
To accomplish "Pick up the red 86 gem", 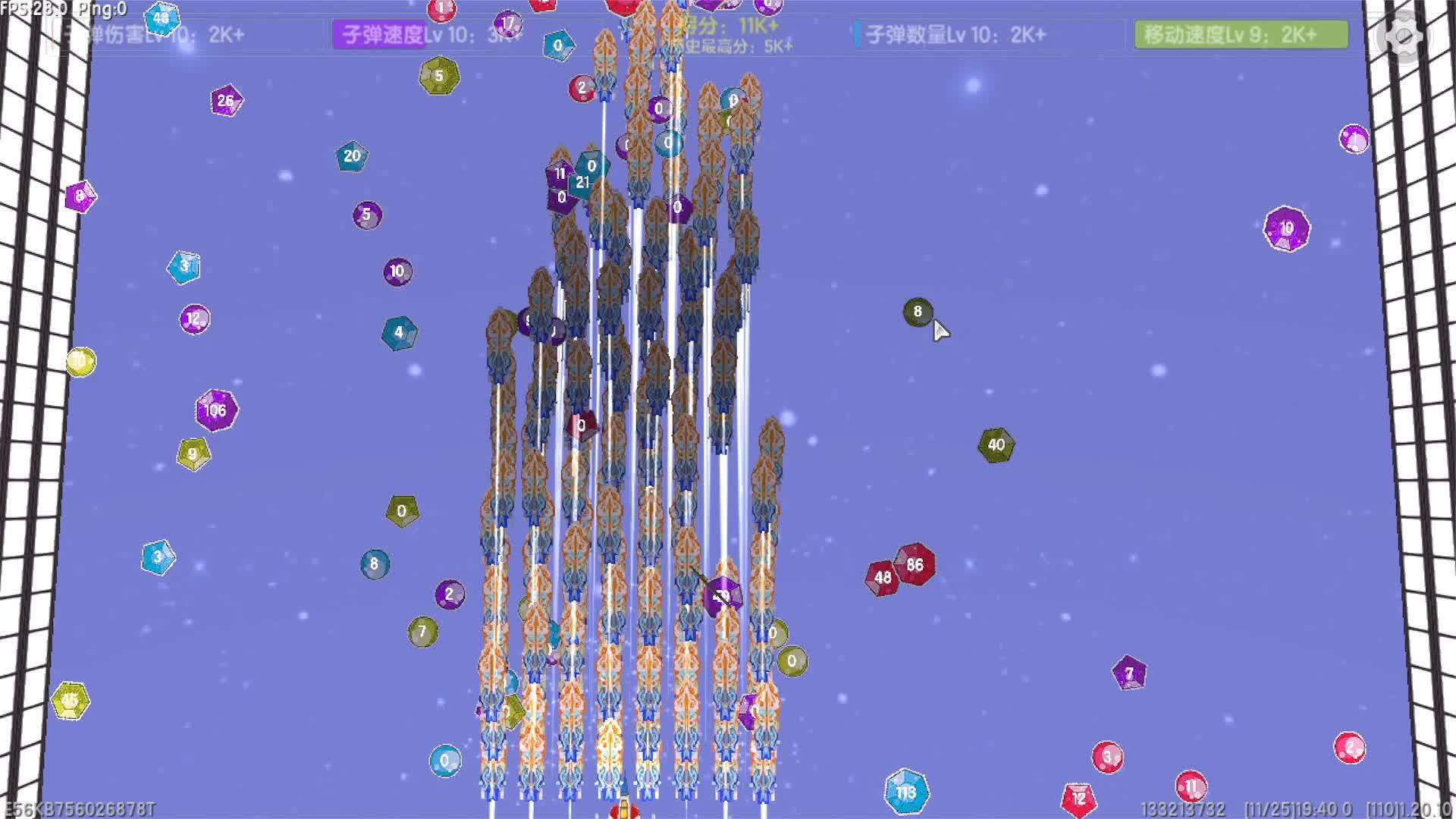I will pos(918,564).
